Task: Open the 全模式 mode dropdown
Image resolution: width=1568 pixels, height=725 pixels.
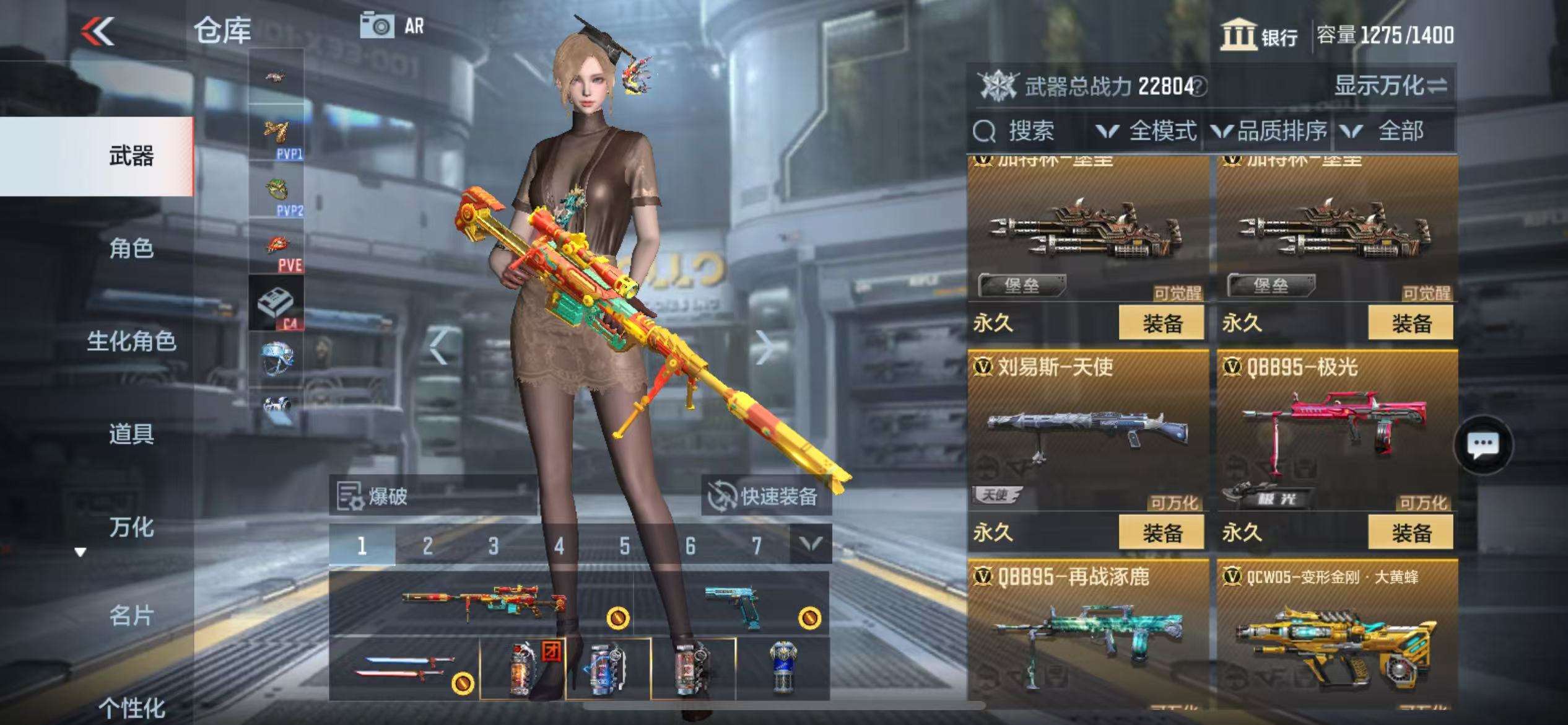Action: (1146, 131)
